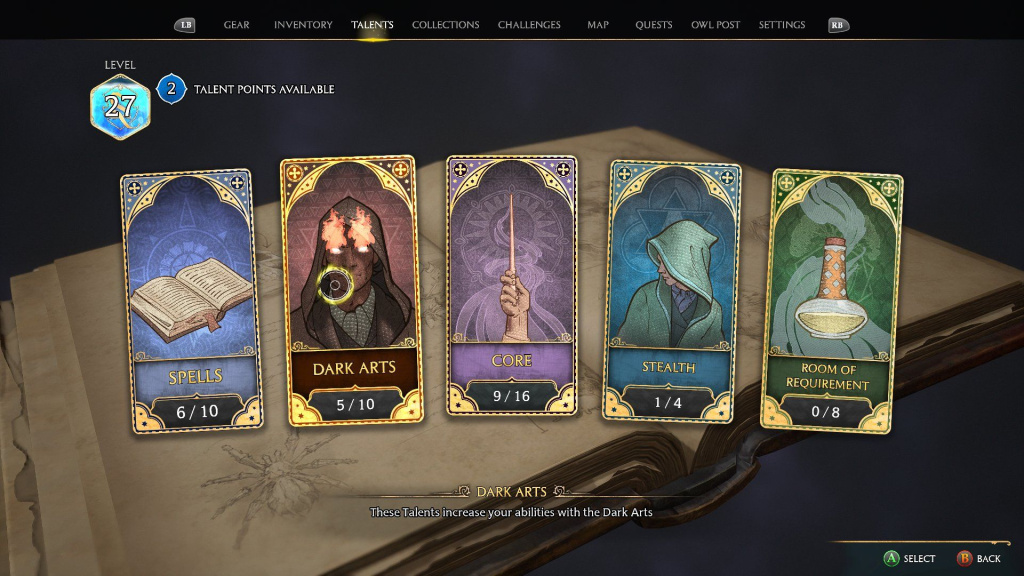Open the Challenges tab
Image resolution: width=1024 pixels, height=576 pixels.
(529, 25)
